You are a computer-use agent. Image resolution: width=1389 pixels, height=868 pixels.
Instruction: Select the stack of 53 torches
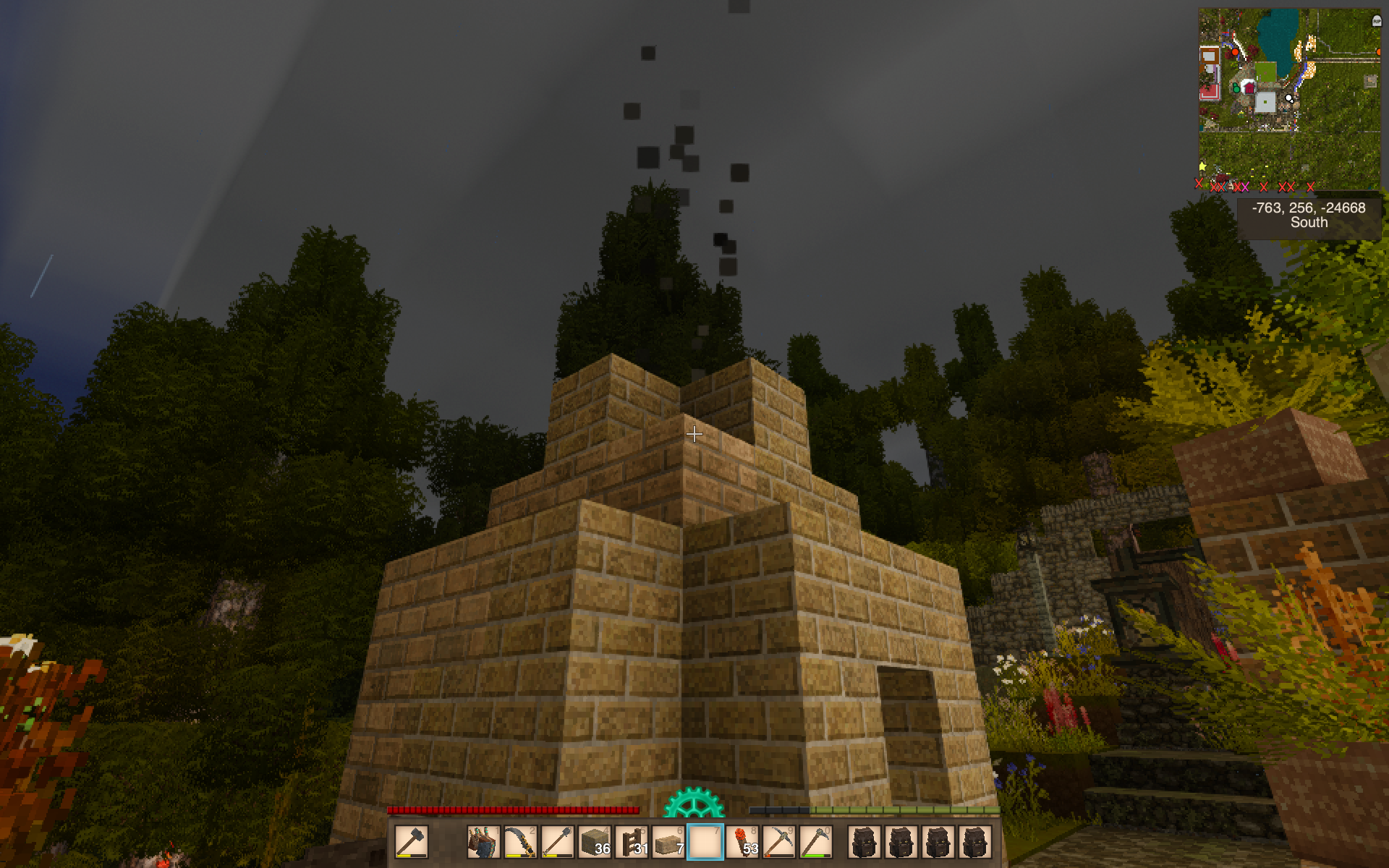point(742,842)
